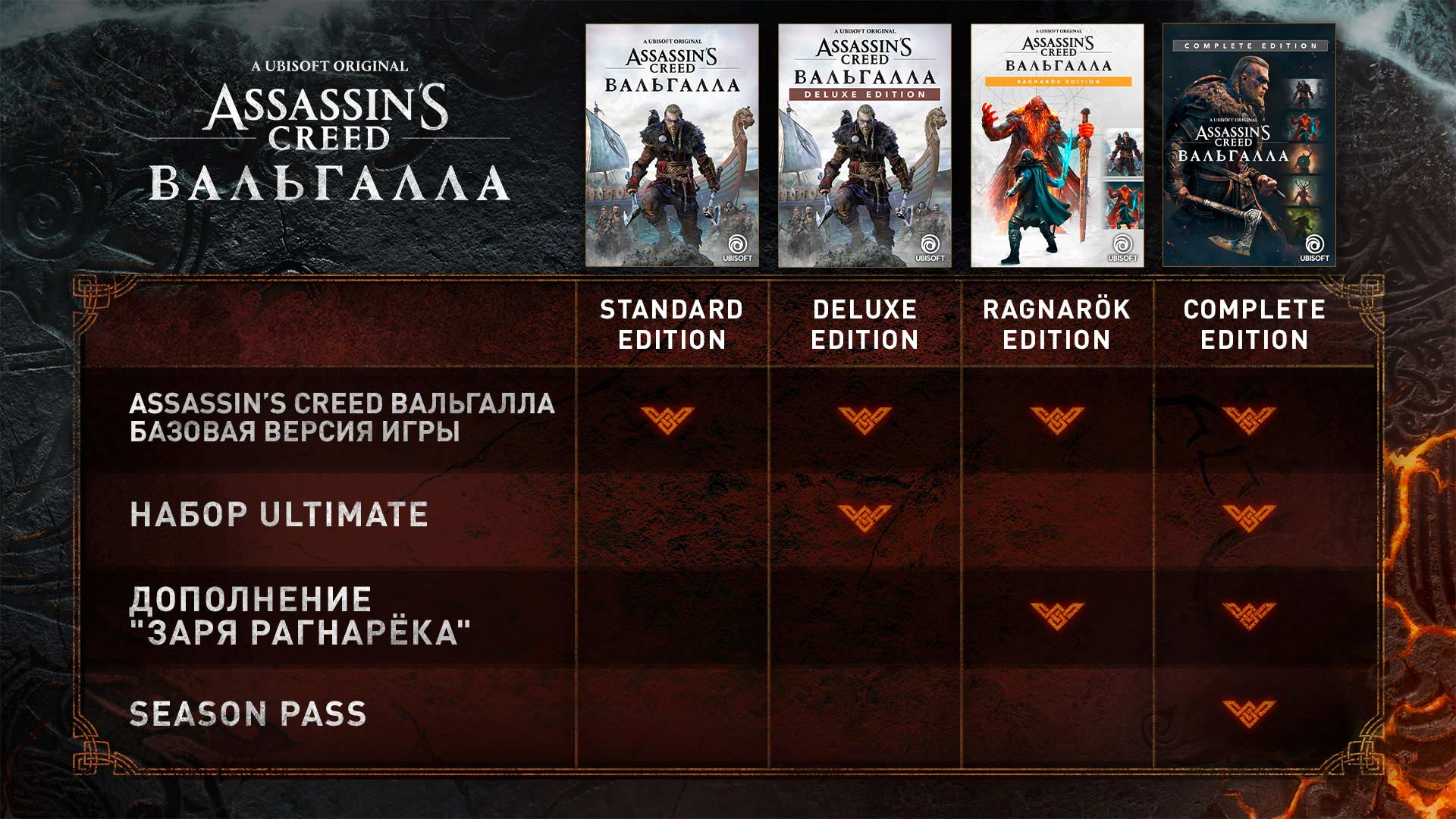This screenshot has height=819, width=1456.
Task: Click the Complete Edition column header
Action: (x=1254, y=325)
